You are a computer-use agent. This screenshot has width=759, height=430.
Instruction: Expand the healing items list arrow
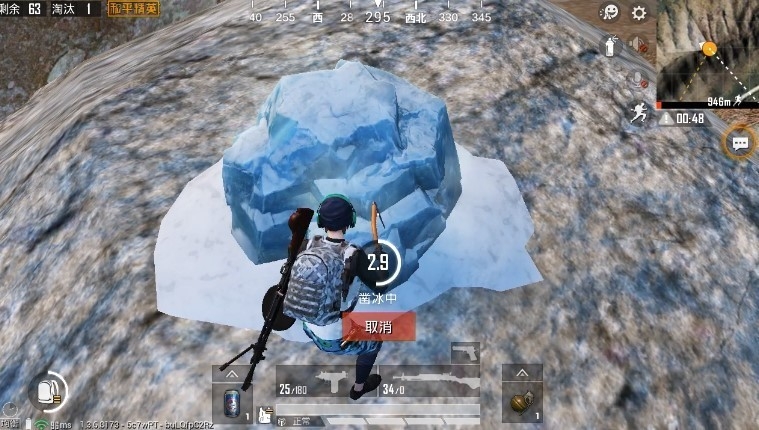click(x=233, y=374)
